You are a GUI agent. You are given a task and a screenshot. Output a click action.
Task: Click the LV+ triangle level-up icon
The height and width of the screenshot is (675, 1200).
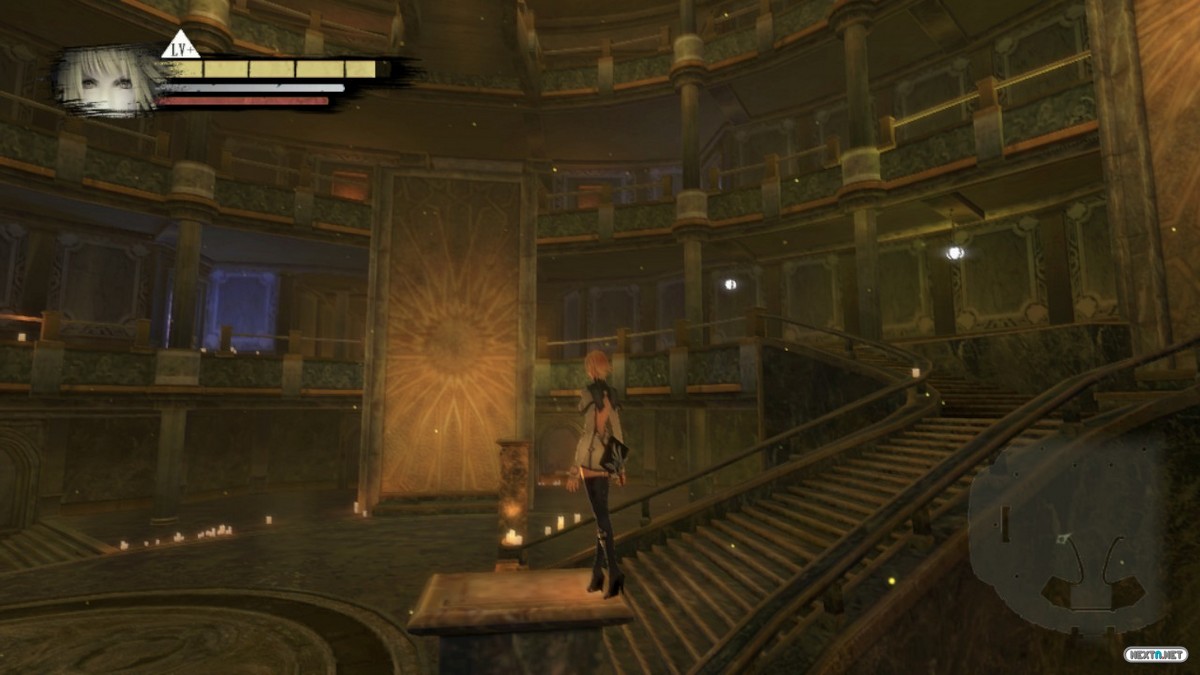tap(180, 46)
